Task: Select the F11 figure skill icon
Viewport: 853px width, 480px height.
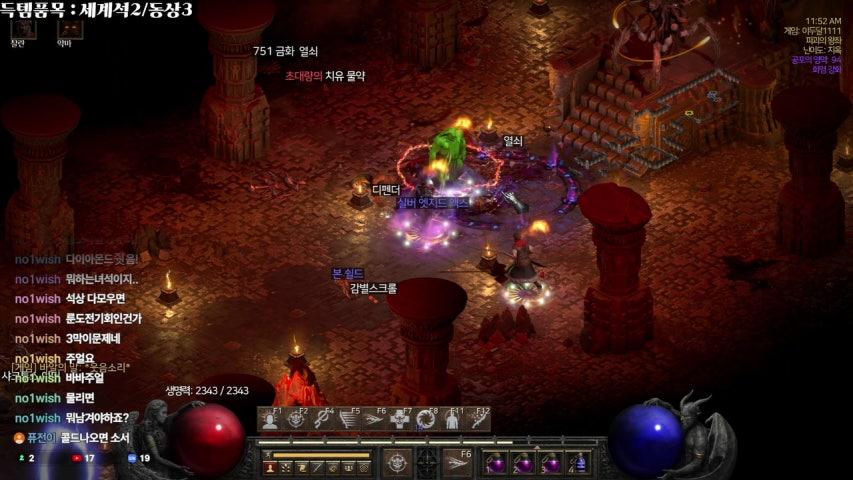Action: (x=452, y=419)
